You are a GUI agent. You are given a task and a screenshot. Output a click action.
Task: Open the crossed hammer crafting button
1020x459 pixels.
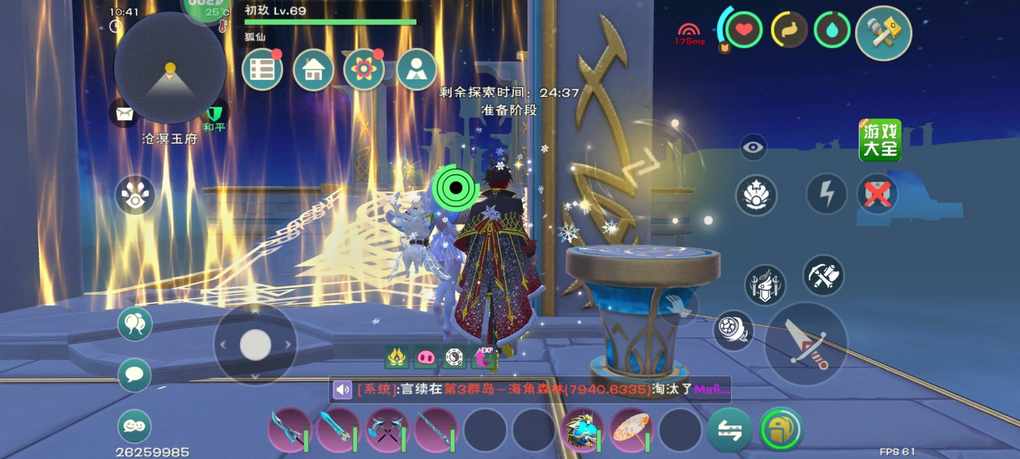(884, 34)
